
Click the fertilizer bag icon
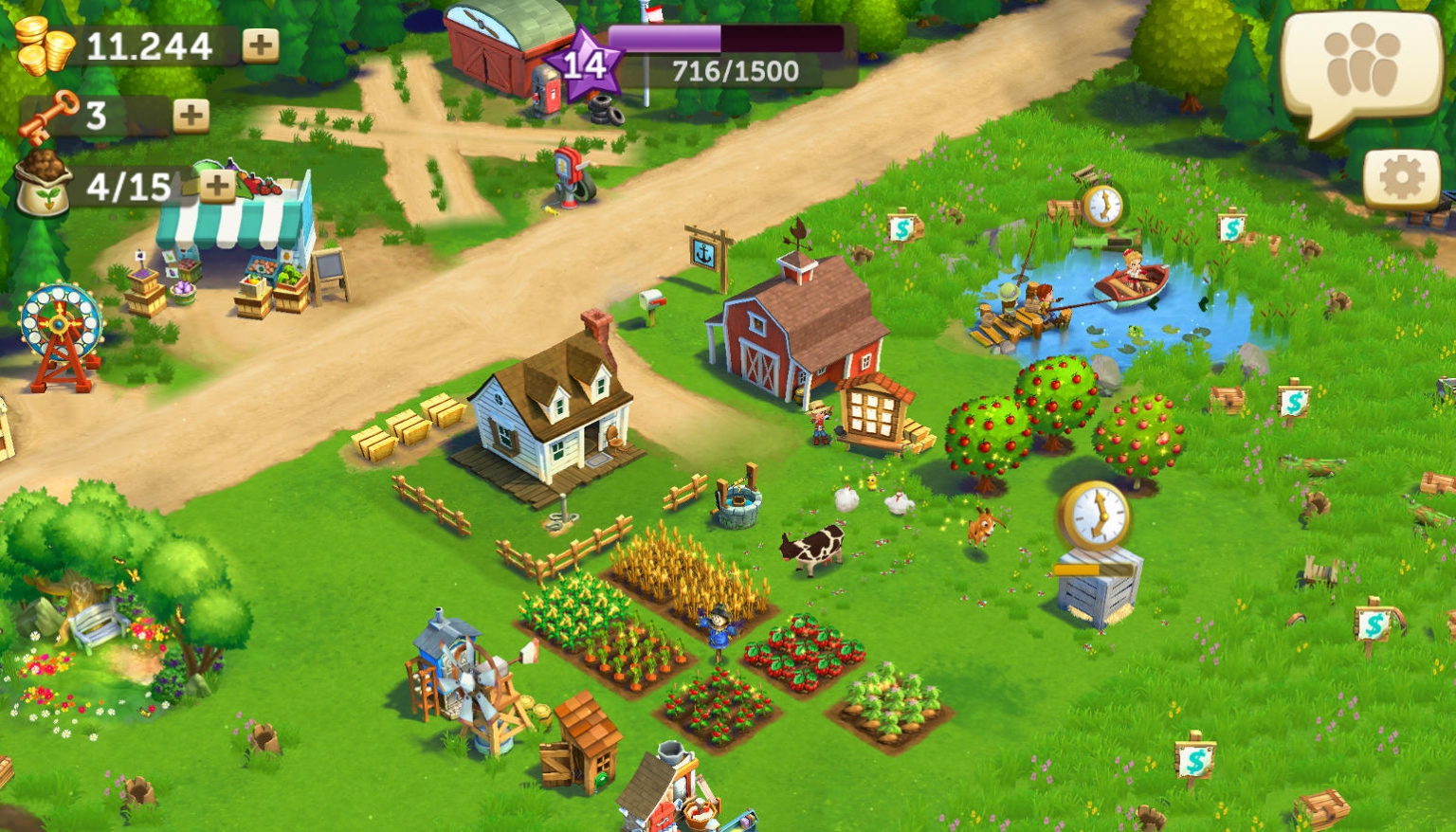tap(47, 181)
